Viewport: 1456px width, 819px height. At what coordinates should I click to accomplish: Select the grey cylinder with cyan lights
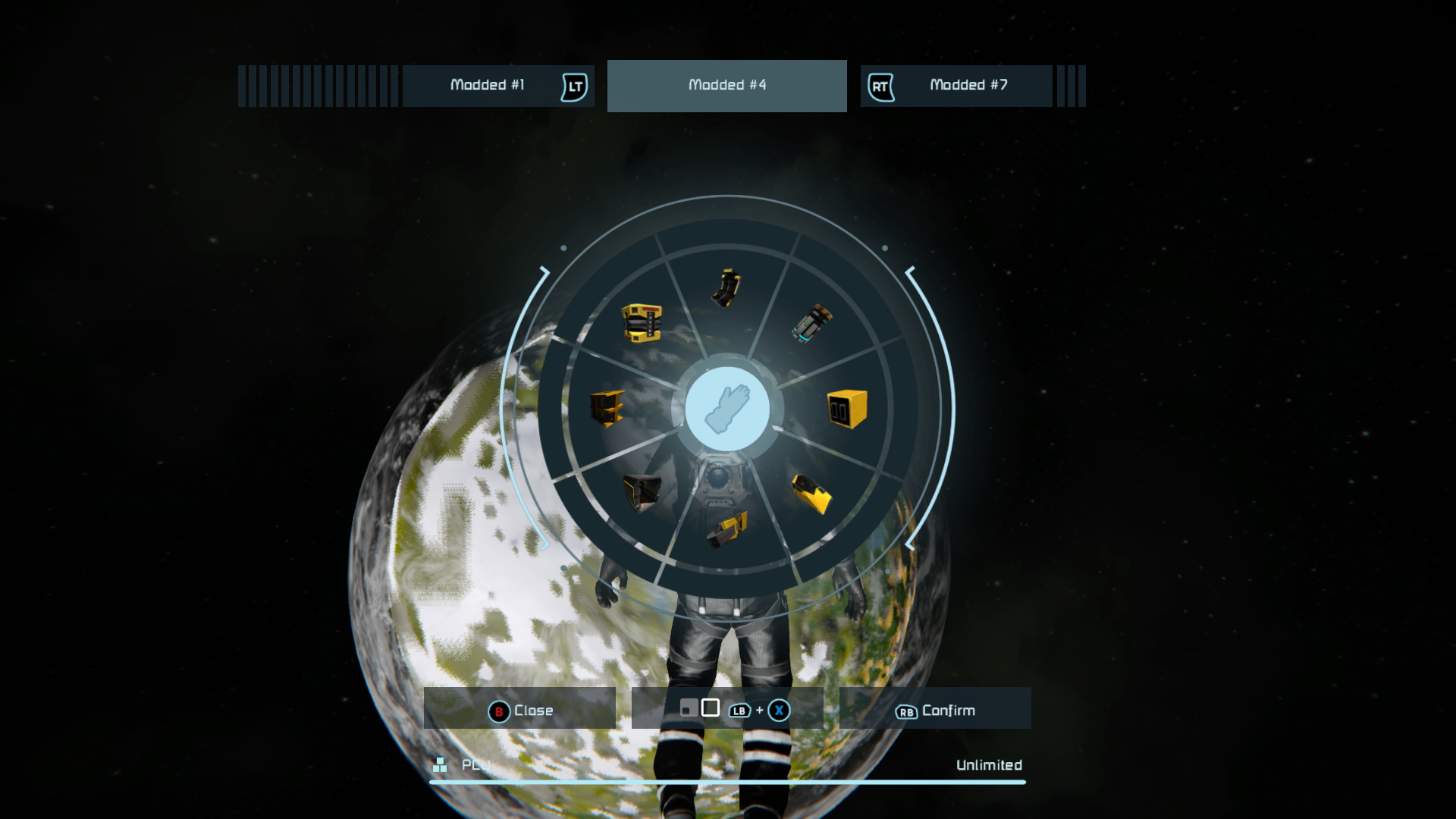pyautogui.click(x=812, y=324)
